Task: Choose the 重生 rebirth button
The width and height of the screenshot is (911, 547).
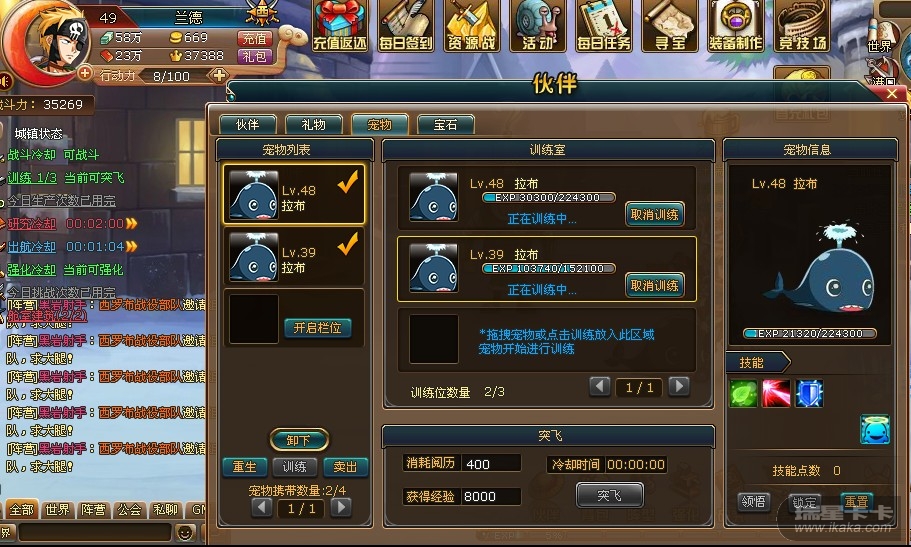Action: pos(244,467)
